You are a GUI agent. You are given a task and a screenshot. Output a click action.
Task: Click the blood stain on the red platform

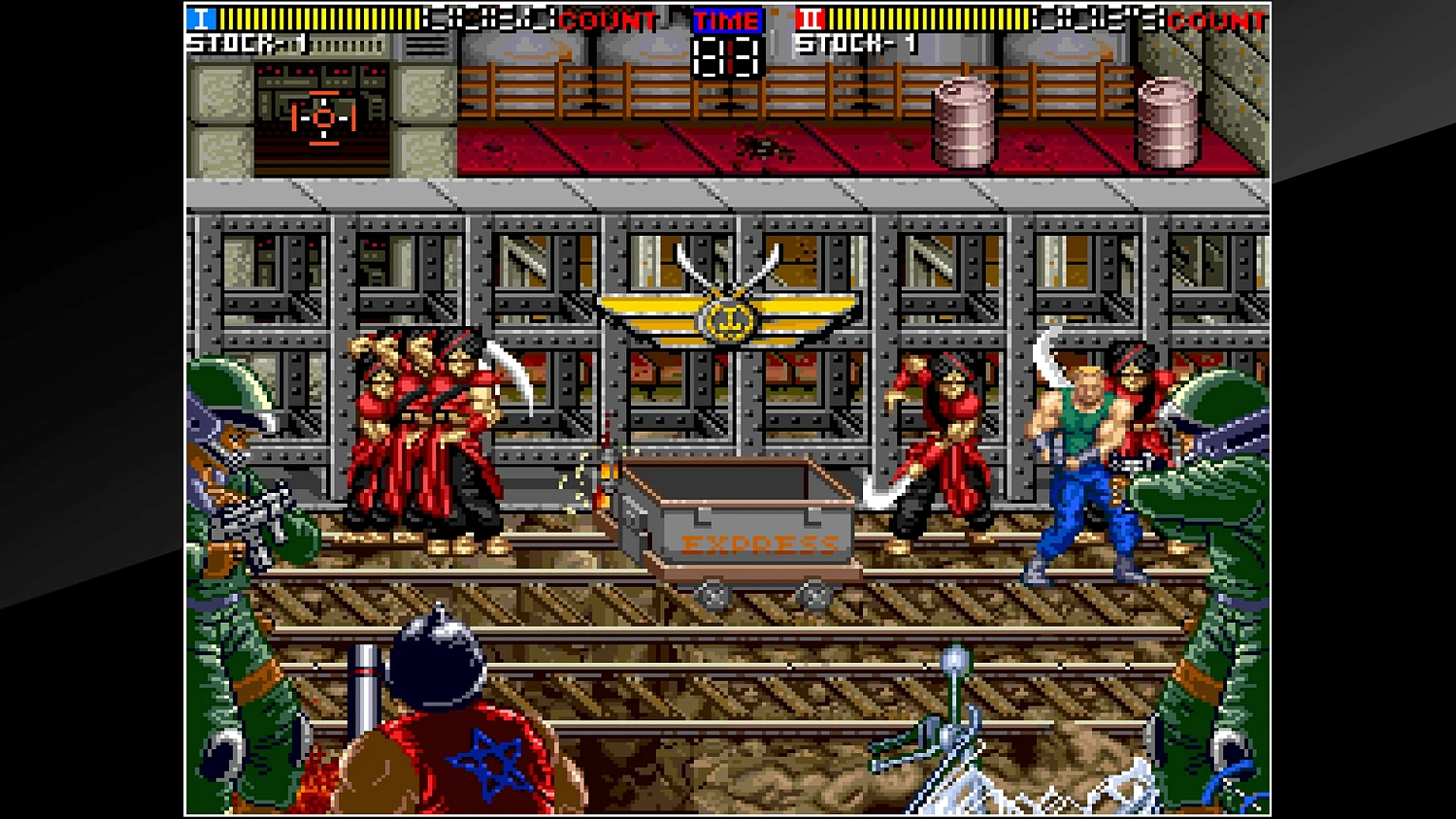[x=762, y=147]
